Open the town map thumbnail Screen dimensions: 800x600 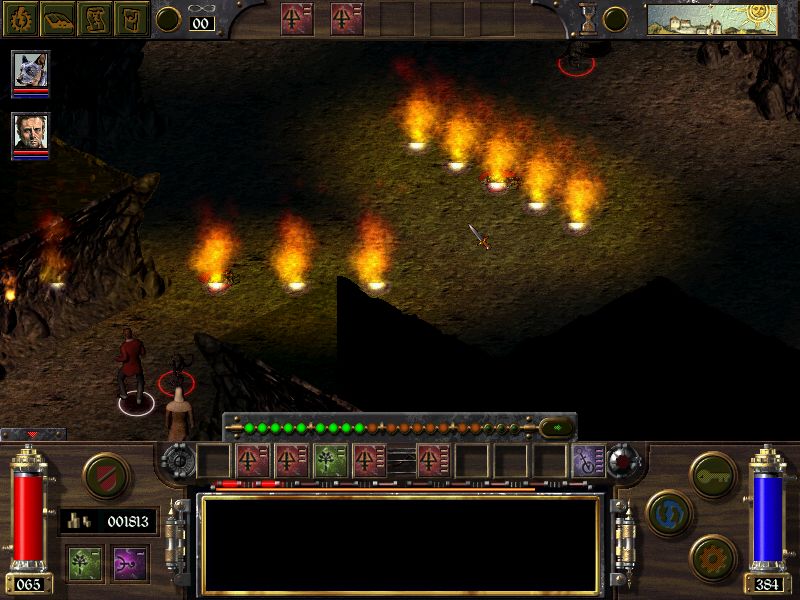click(x=711, y=18)
